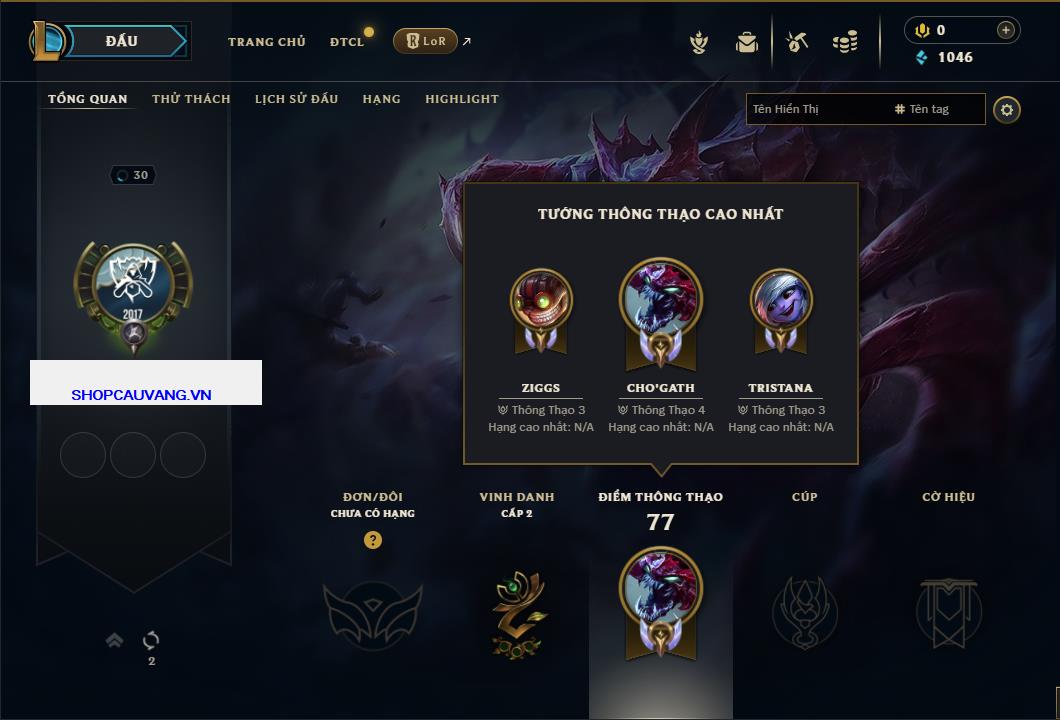Launch the LoR game link
The height and width of the screenshot is (720, 1060).
pos(425,41)
